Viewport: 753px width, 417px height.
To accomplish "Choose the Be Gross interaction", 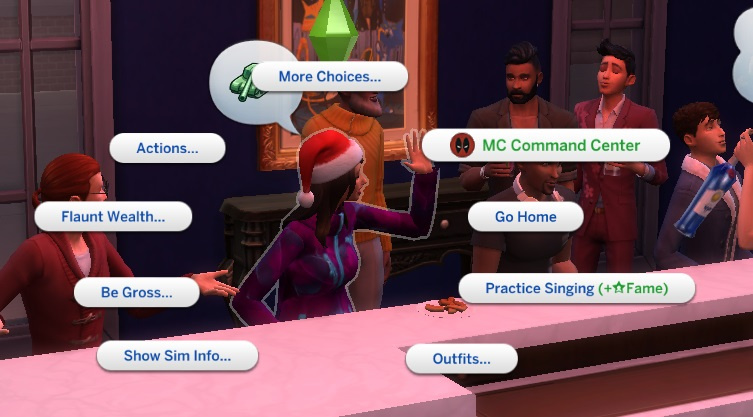I will pyautogui.click(x=137, y=292).
